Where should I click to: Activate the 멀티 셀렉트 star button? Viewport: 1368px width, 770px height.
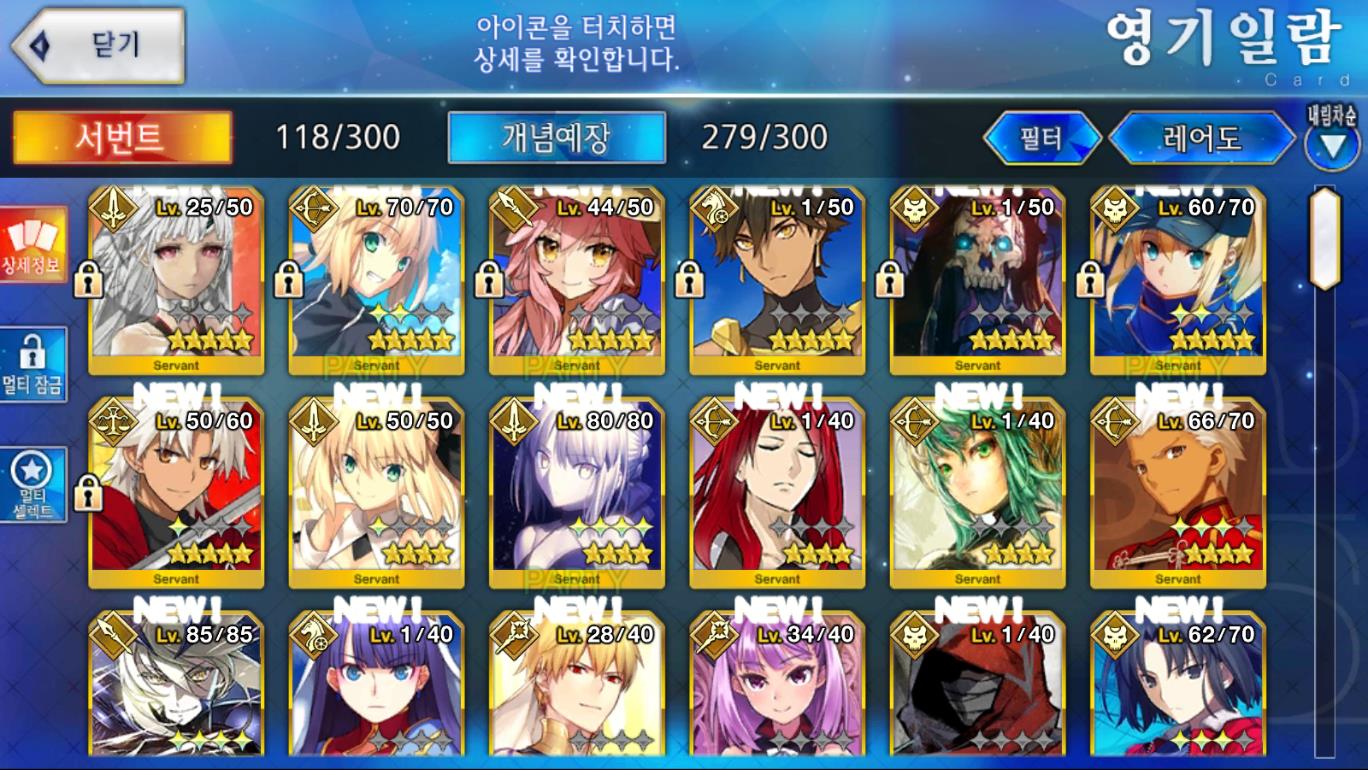pyautogui.click(x=34, y=485)
